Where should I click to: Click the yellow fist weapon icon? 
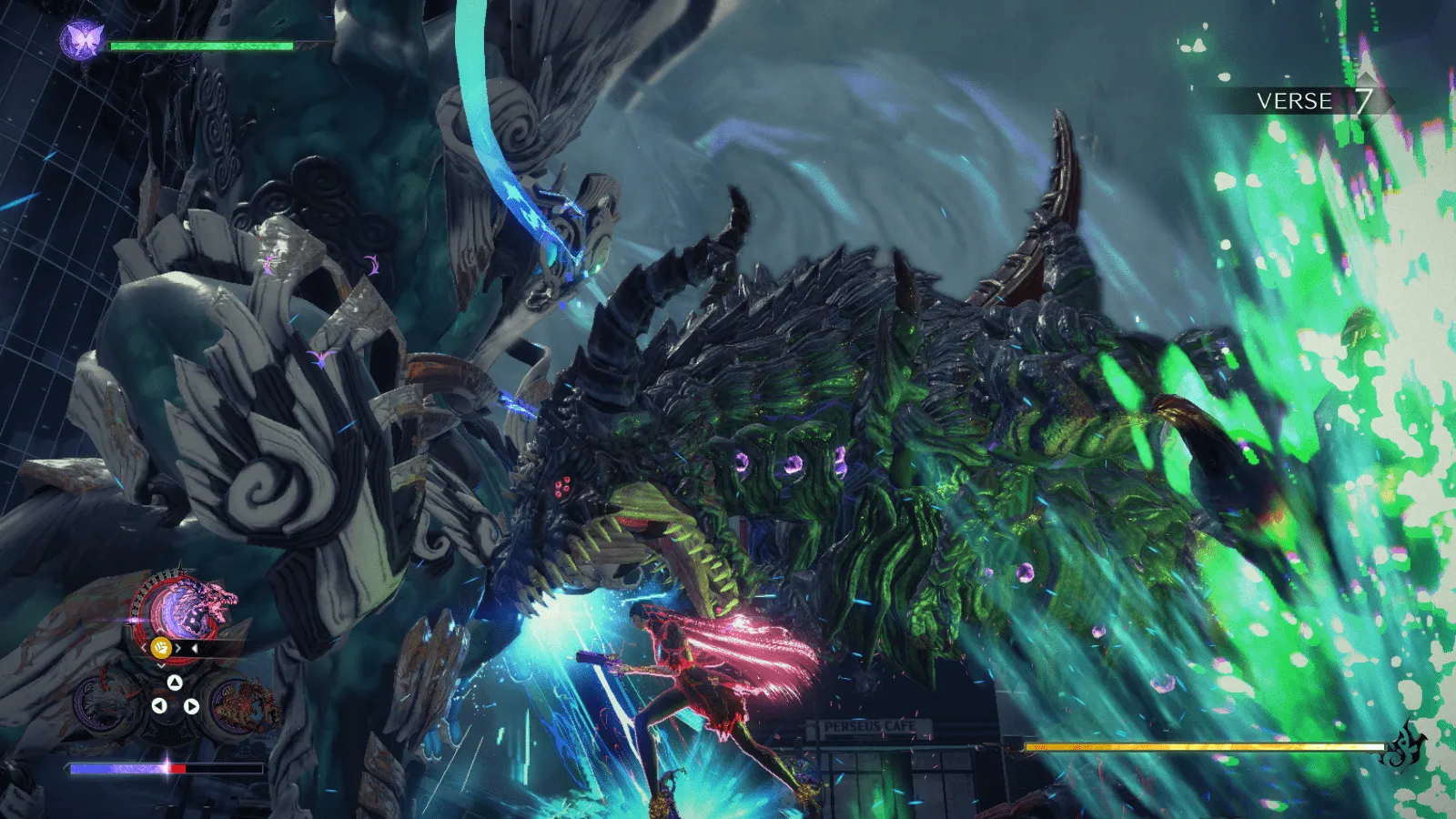tap(161, 648)
